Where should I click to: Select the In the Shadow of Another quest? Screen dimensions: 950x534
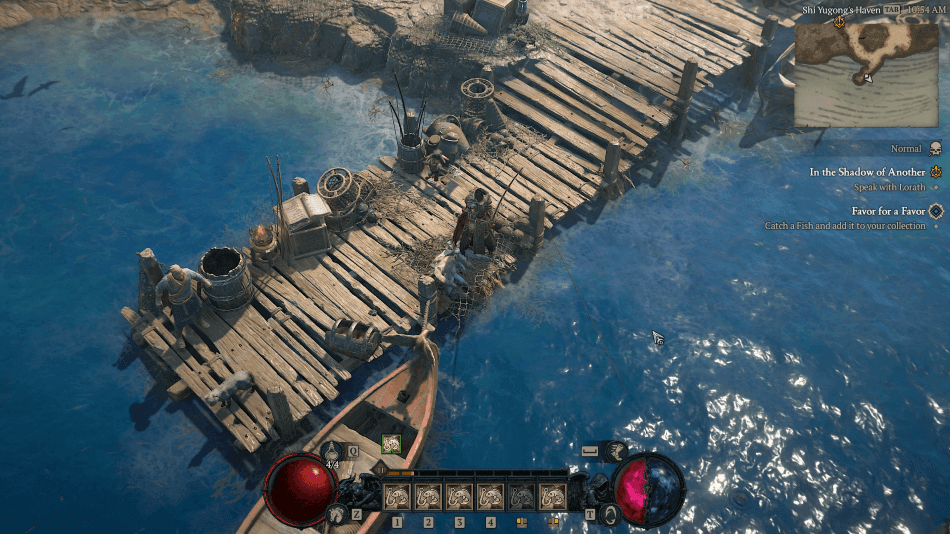tap(867, 172)
